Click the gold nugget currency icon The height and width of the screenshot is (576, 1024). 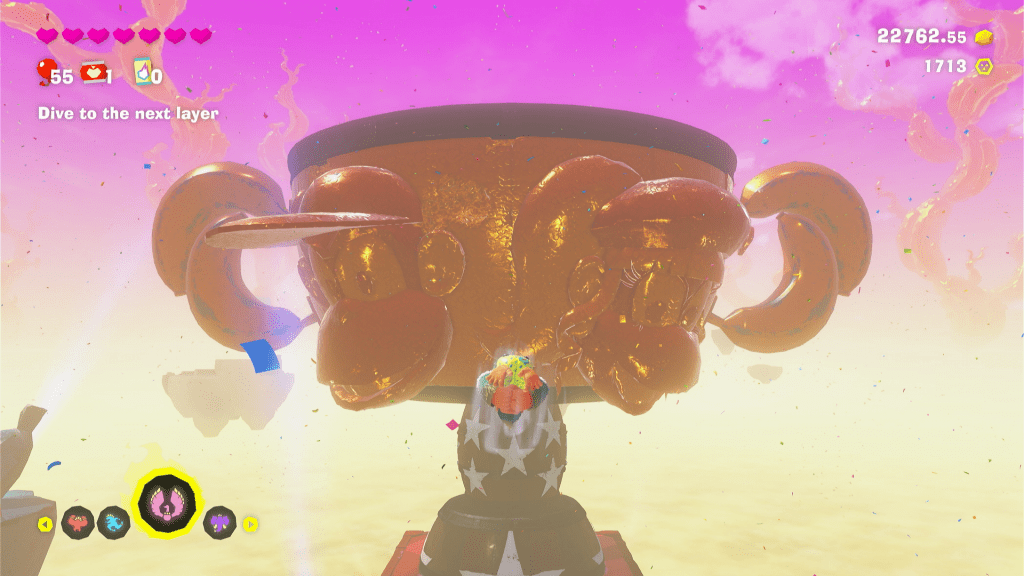point(985,37)
